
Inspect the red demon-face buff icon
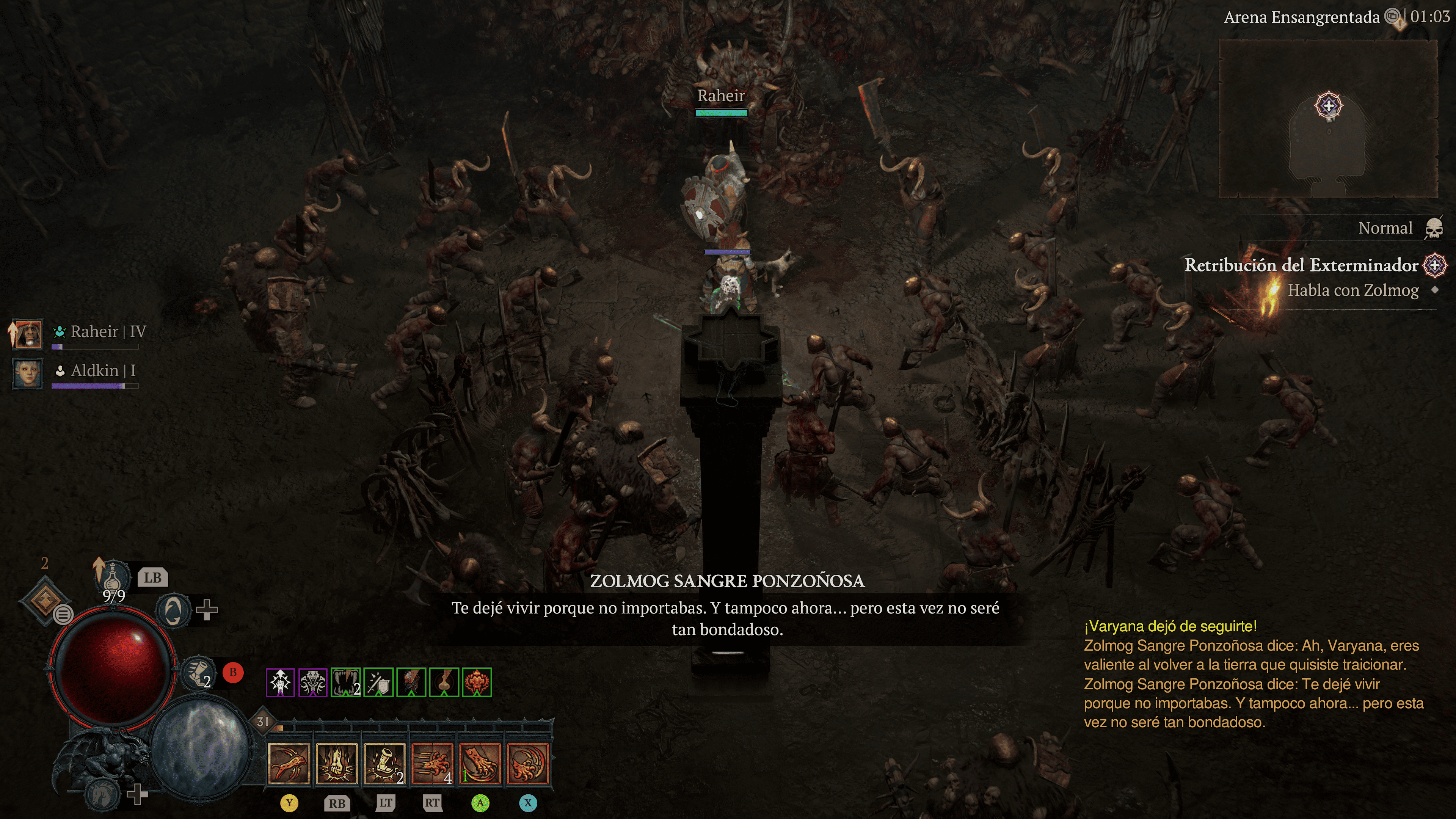477,682
